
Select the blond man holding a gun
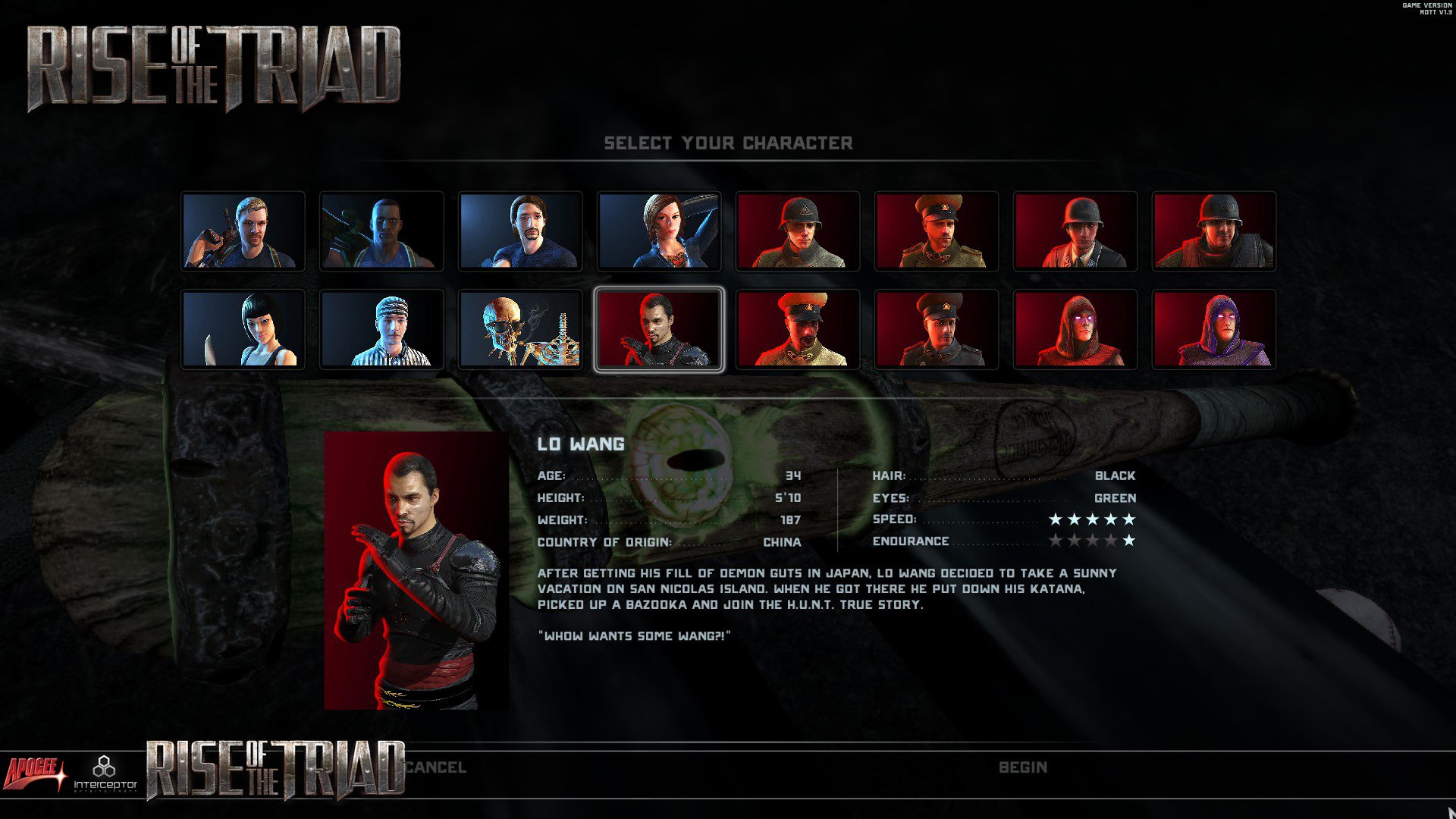(x=243, y=231)
